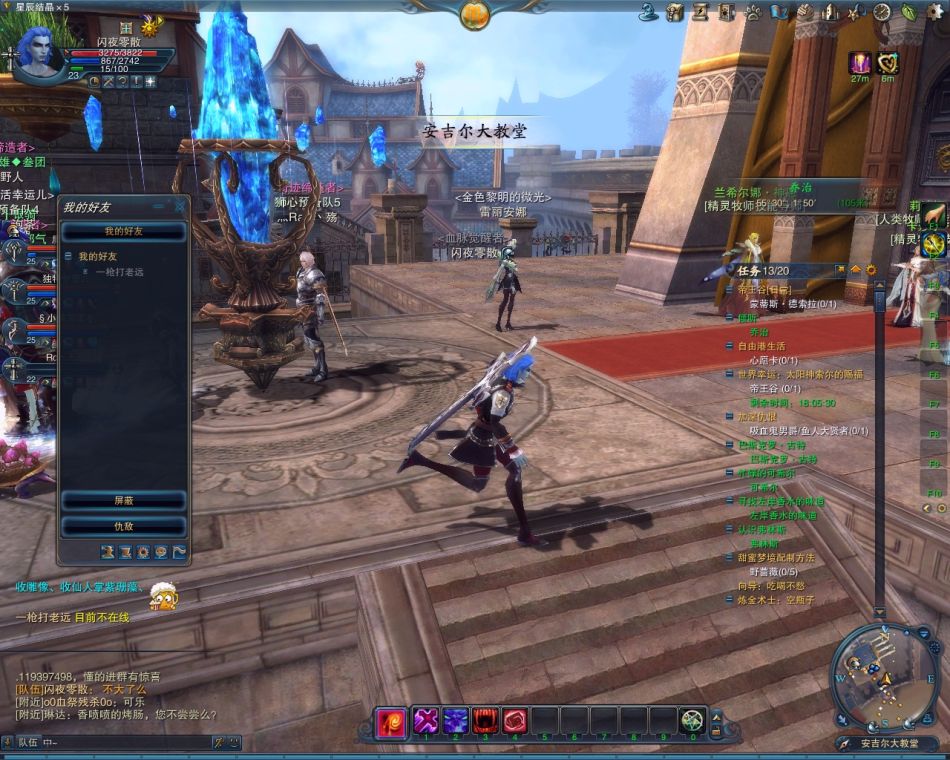The height and width of the screenshot is (760, 950).
Task: Use the flaming swirl skill beside the hotbar
Action: coord(391,721)
